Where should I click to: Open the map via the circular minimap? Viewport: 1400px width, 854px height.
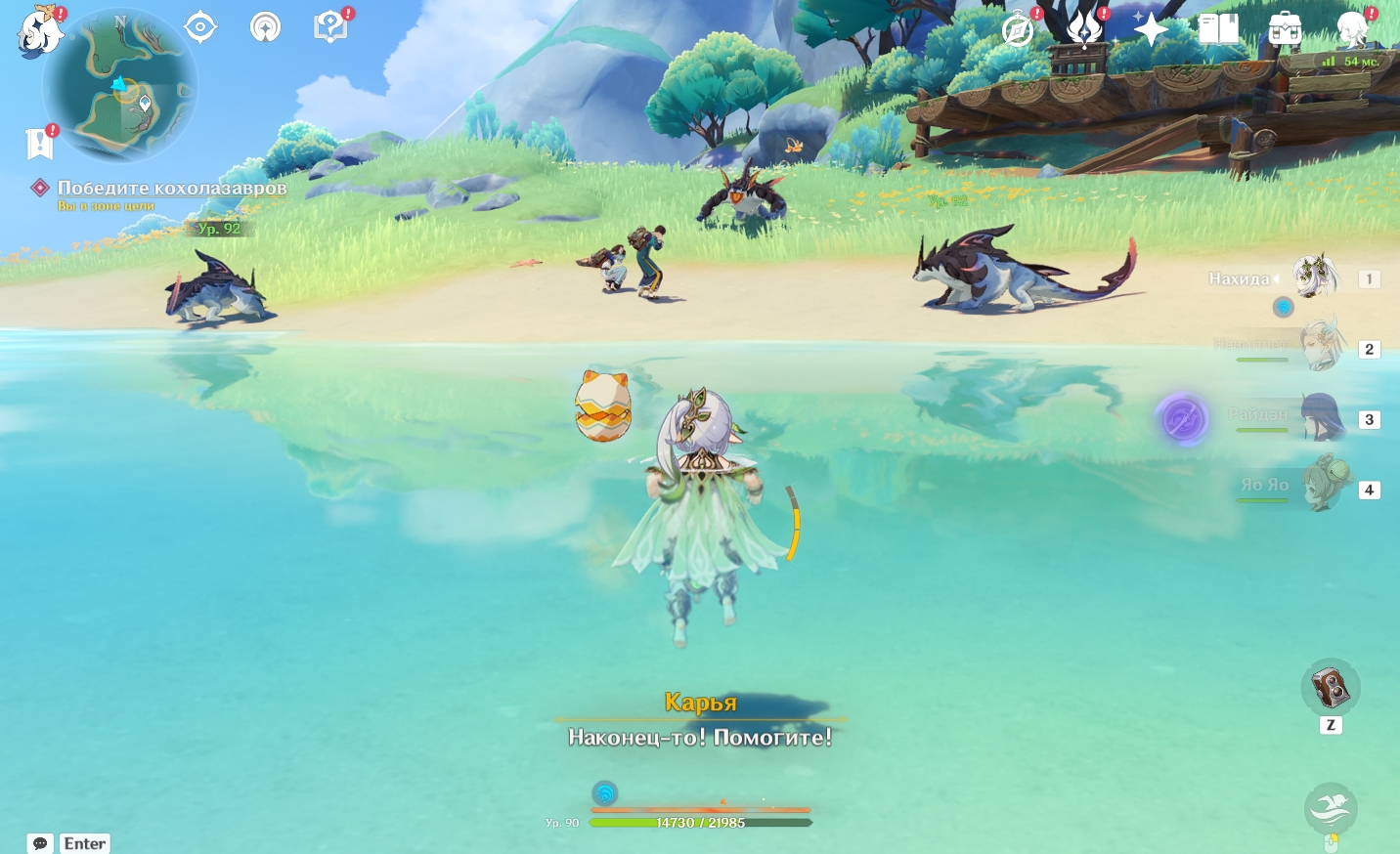click(x=119, y=88)
